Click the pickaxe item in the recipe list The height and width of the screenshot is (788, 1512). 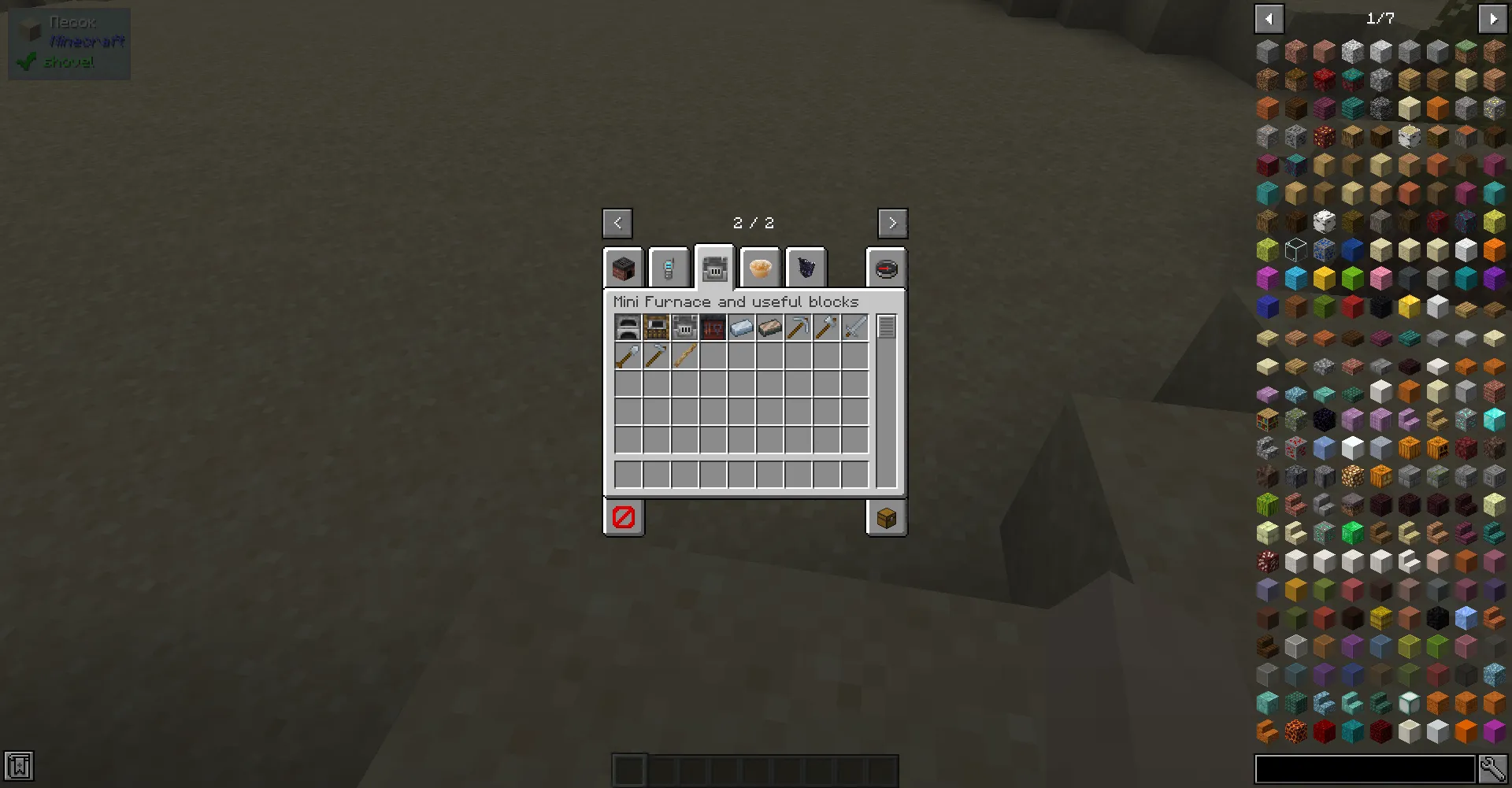798,327
